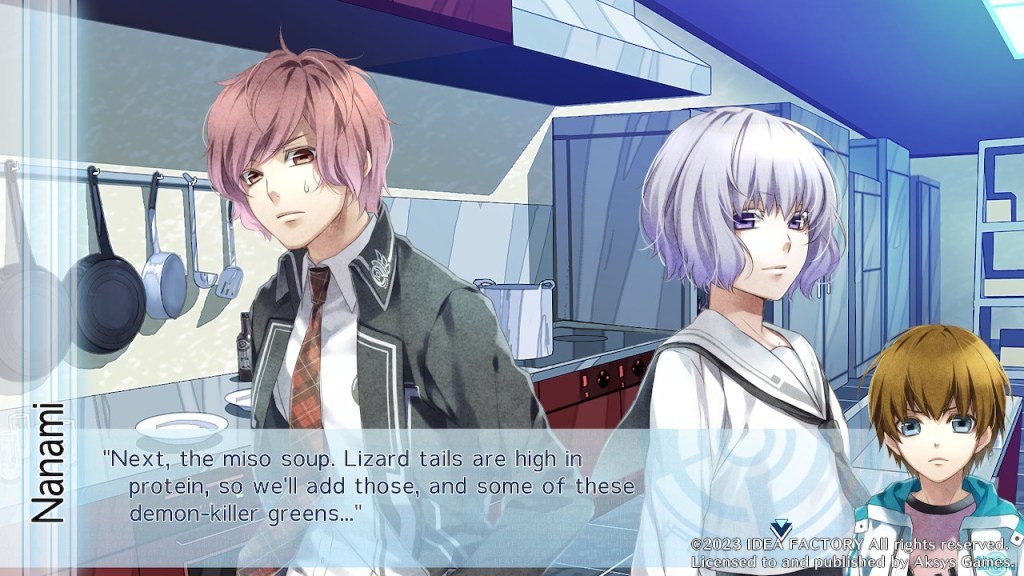Click the dialogue advance arrow indicator
The height and width of the screenshot is (576, 1024).
[x=781, y=528]
